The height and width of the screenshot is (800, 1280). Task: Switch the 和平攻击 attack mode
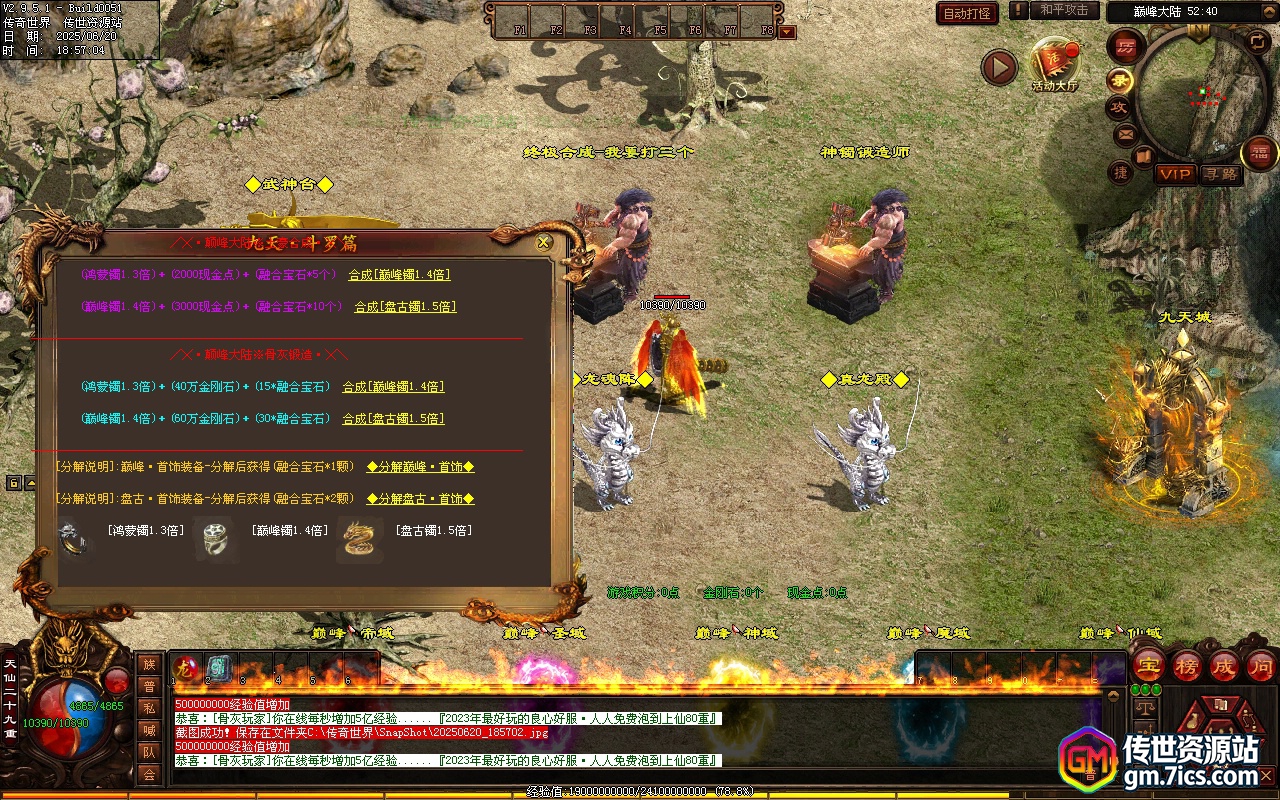tap(1063, 10)
